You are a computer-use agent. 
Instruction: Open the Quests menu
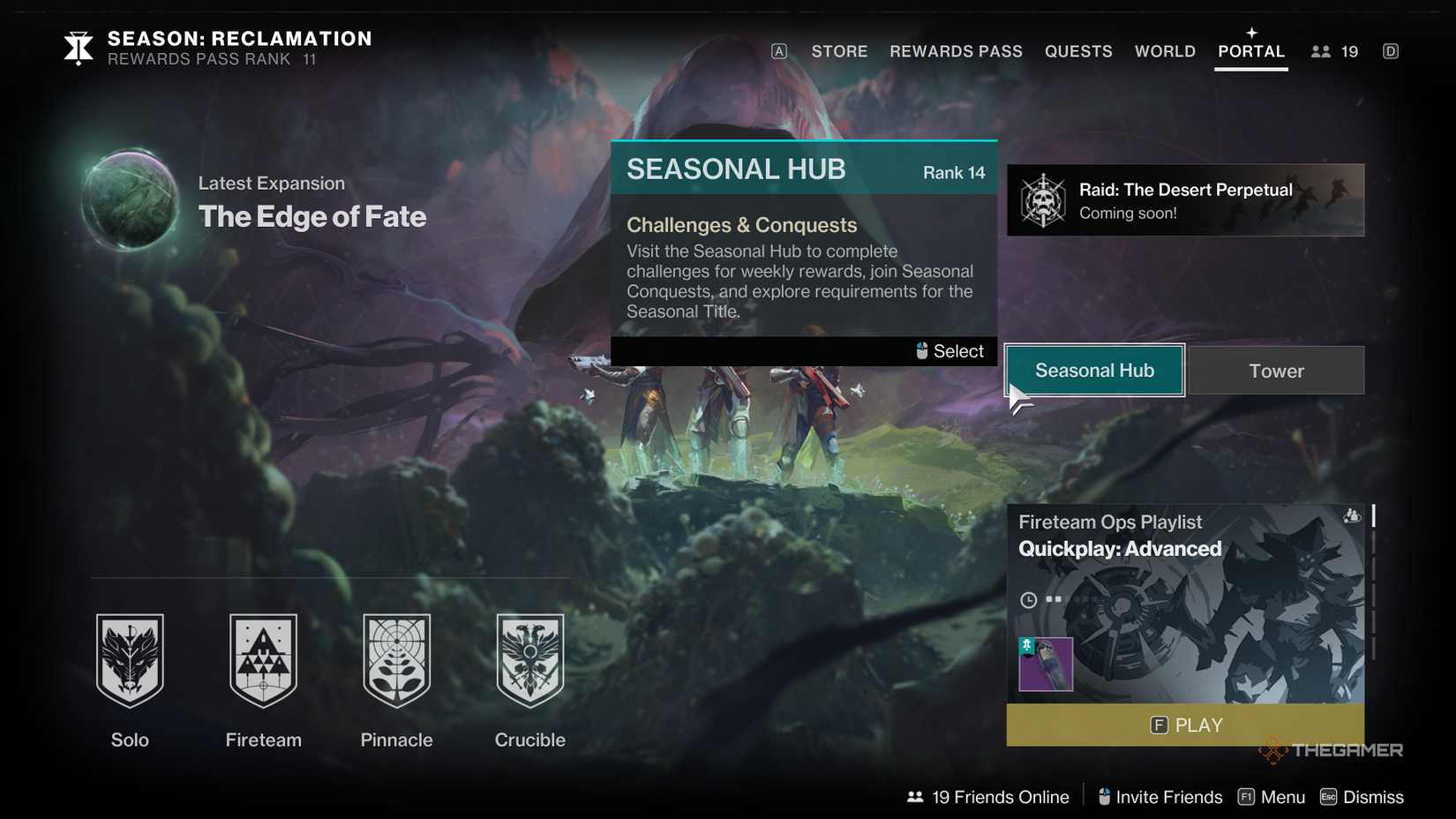pyautogui.click(x=1078, y=51)
